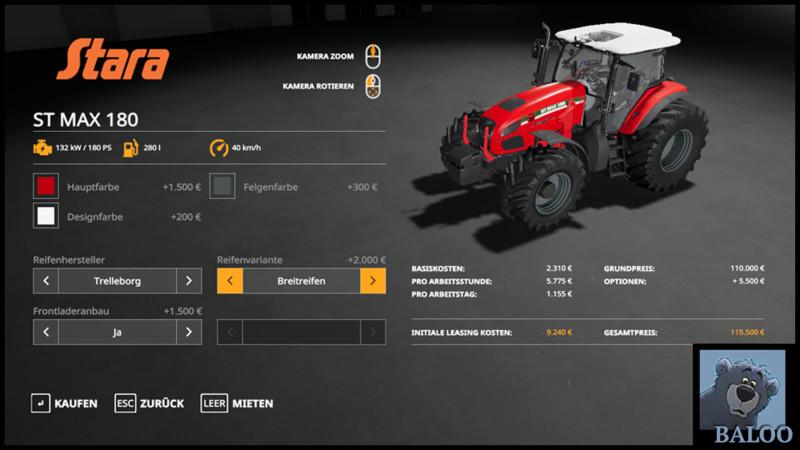Viewport: 800px width, 450px height.
Task: Open the grey Felgenfarbe color swatch
Action: coord(222,187)
